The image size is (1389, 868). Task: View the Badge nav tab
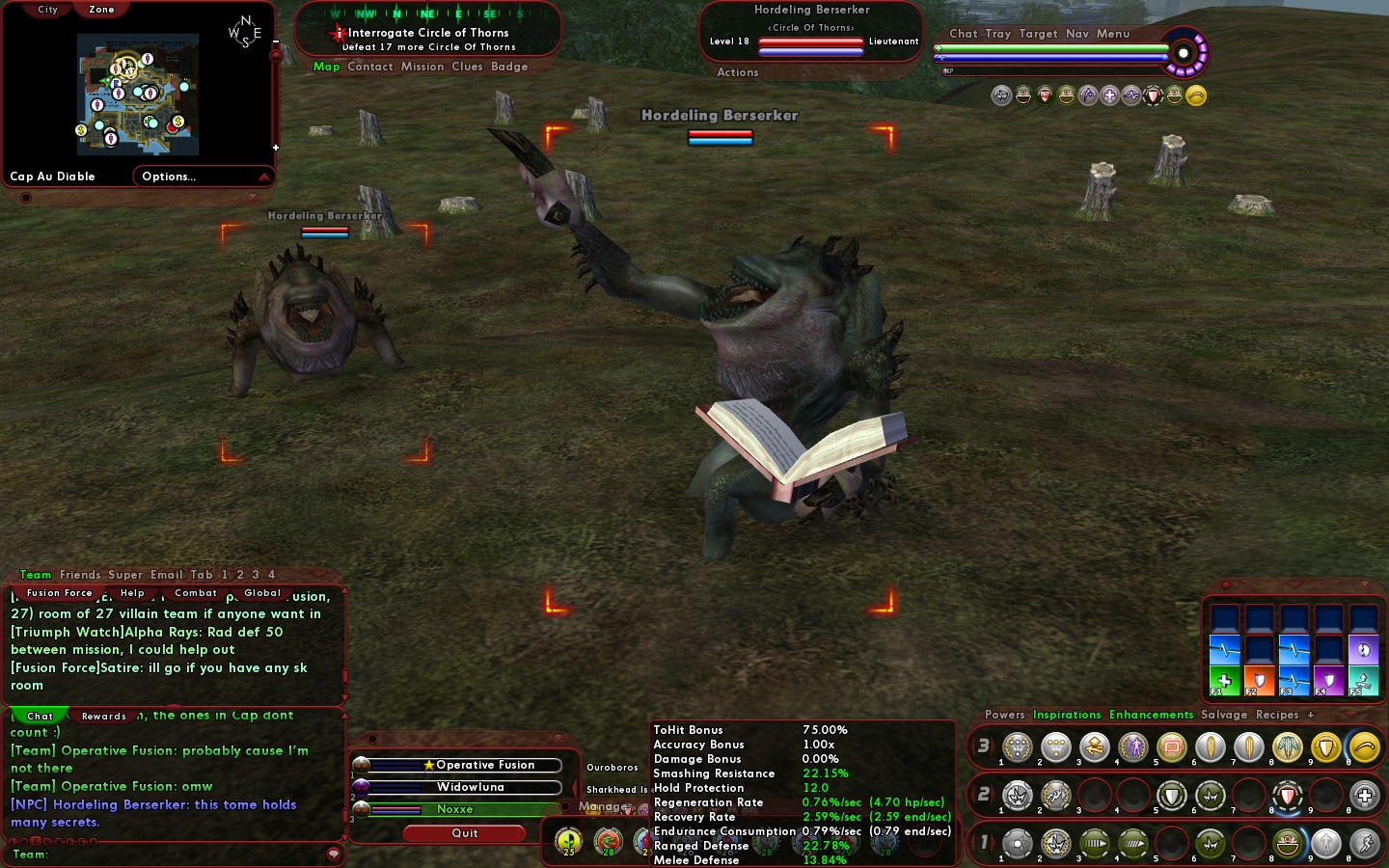click(x=509, y=67)
